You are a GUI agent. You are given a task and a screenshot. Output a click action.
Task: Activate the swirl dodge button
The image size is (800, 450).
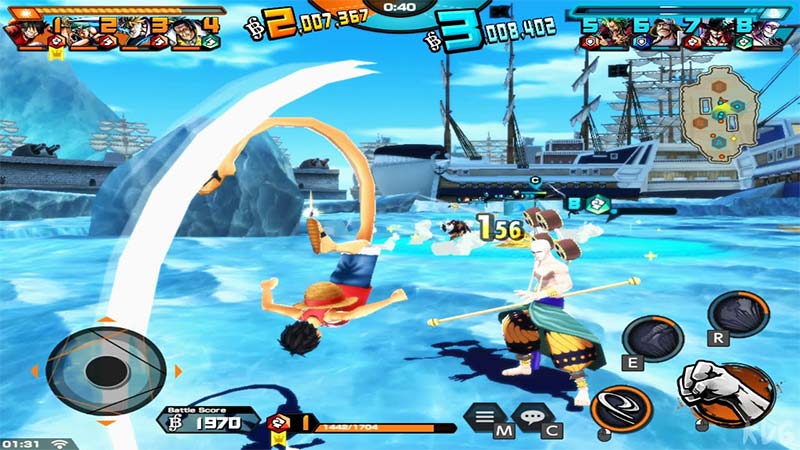(620, 407)
